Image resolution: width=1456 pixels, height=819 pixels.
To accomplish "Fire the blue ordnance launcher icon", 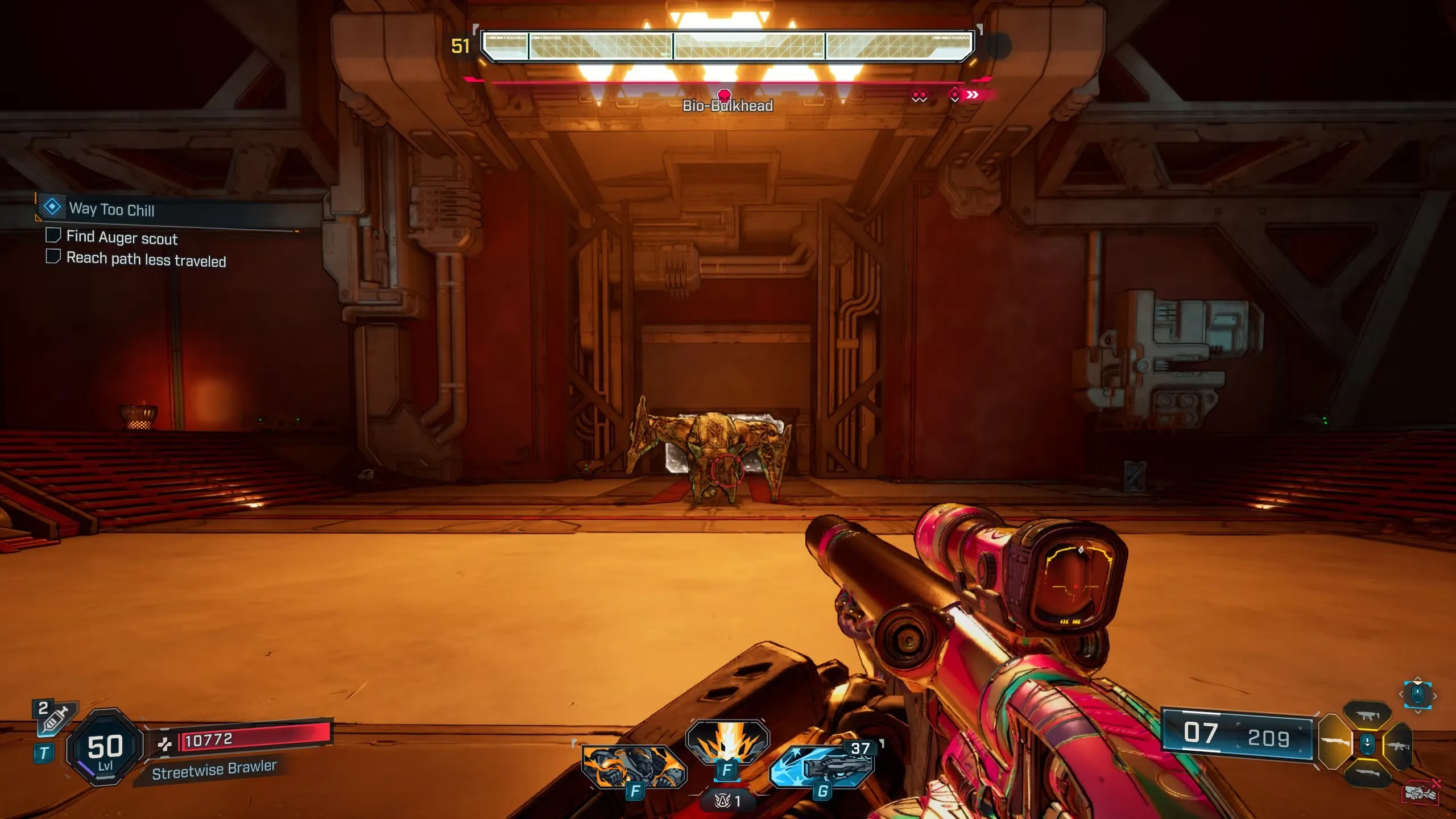I will click(x=822, y=766).
